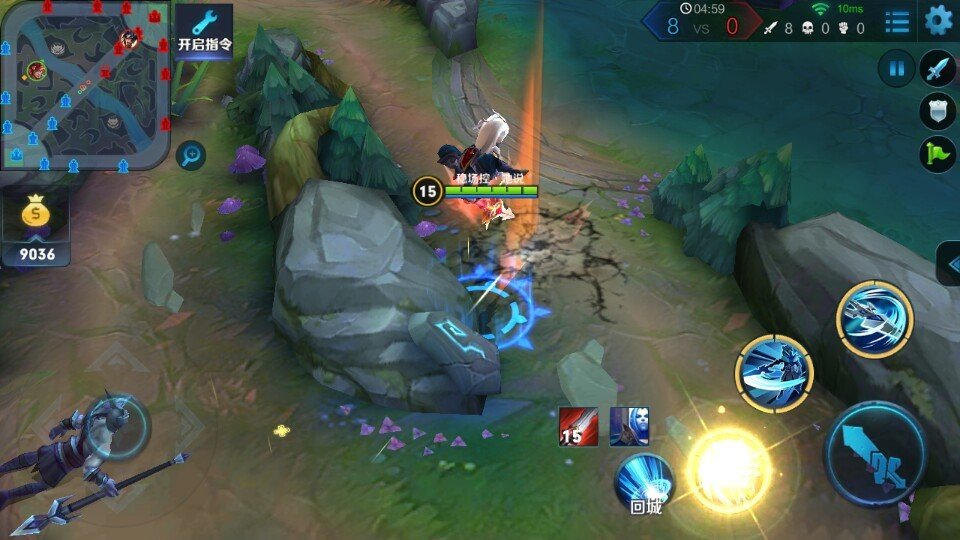Open the 开启指令 command panel

coord(204,30)
